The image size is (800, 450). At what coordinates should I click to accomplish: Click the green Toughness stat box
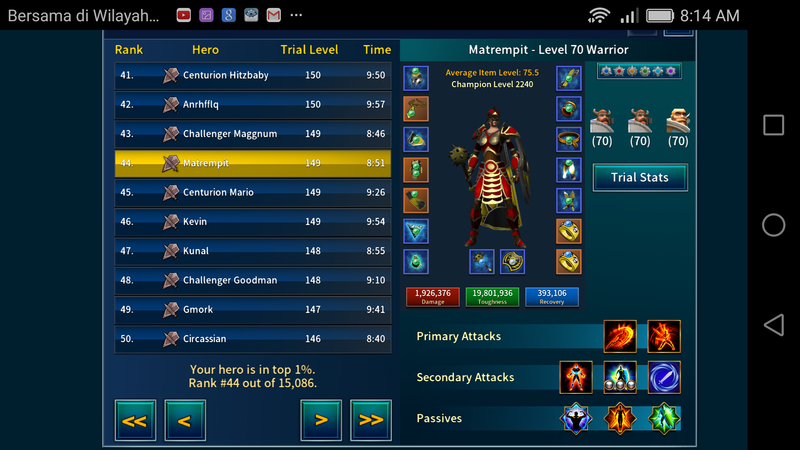point(491,296)
